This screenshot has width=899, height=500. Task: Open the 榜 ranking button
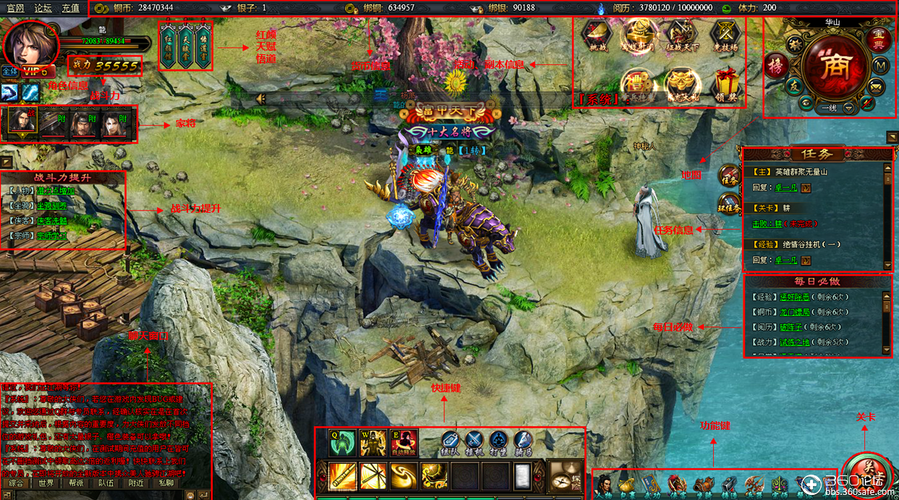(x=775, y=65)
